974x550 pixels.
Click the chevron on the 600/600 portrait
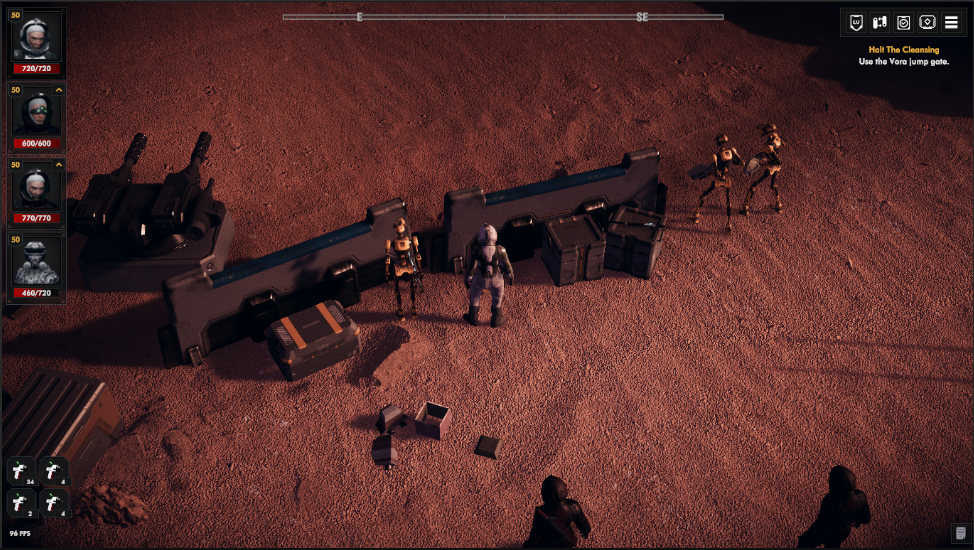pos(59,90)
